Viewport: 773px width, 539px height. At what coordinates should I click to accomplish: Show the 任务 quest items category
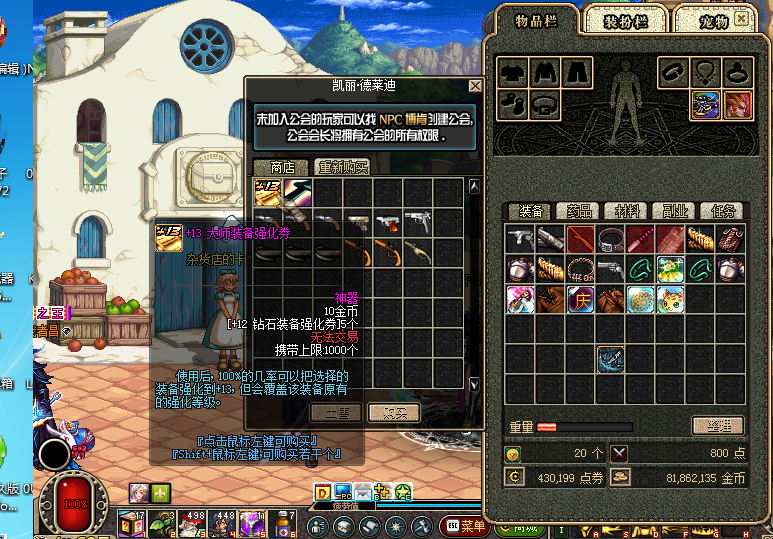[722, 211]
